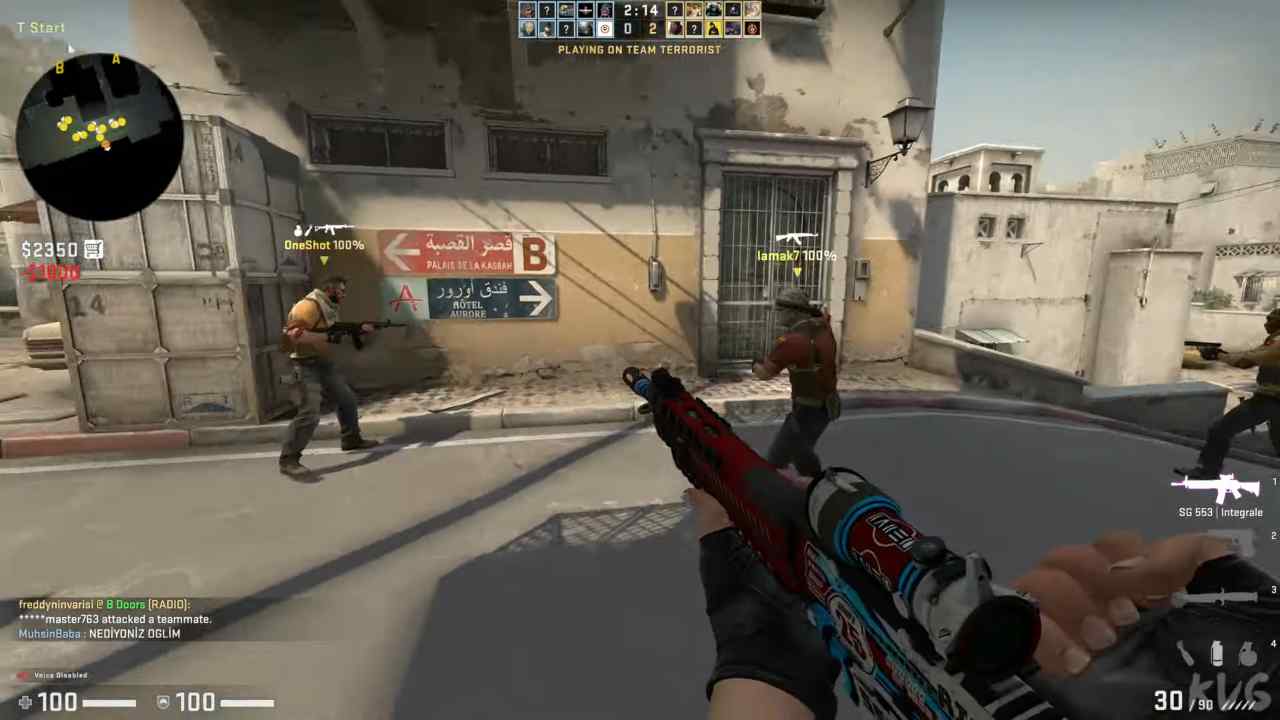
Task: Choose the round HE grenade icon
Action: (x=1247, y=654)
